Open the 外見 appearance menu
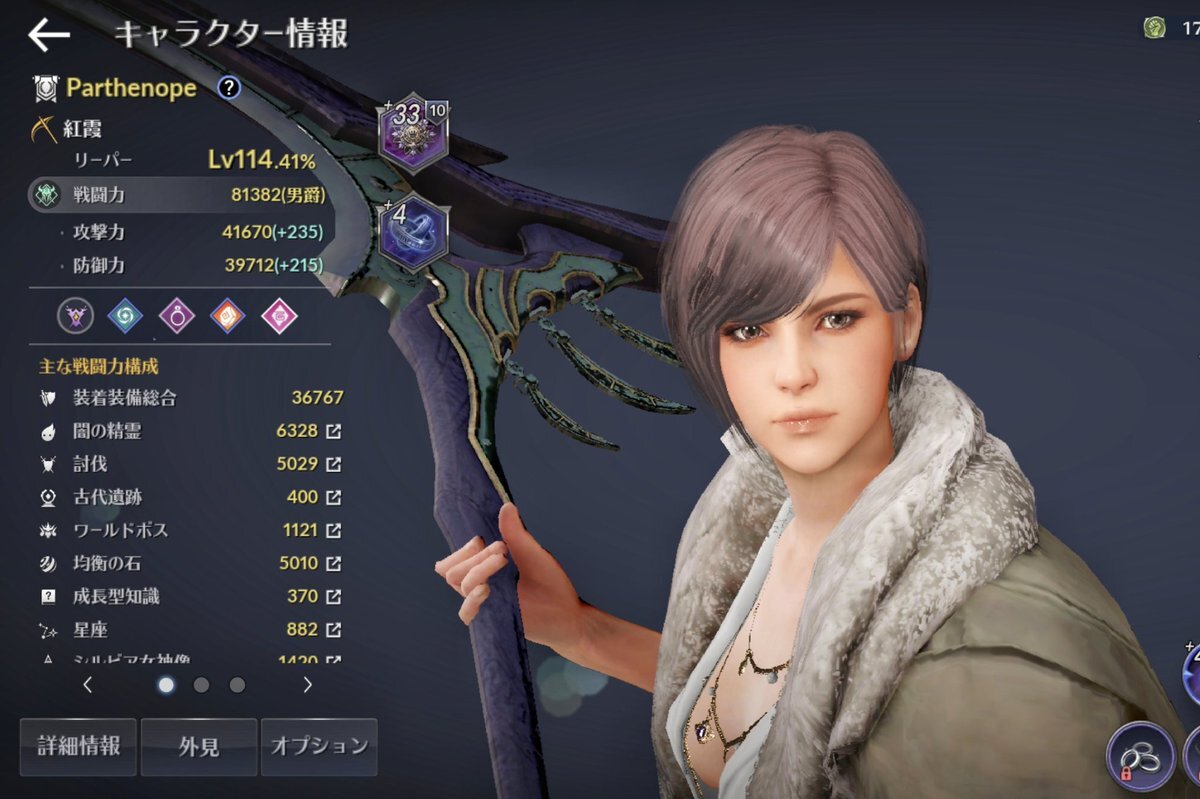 pos(199,746)
